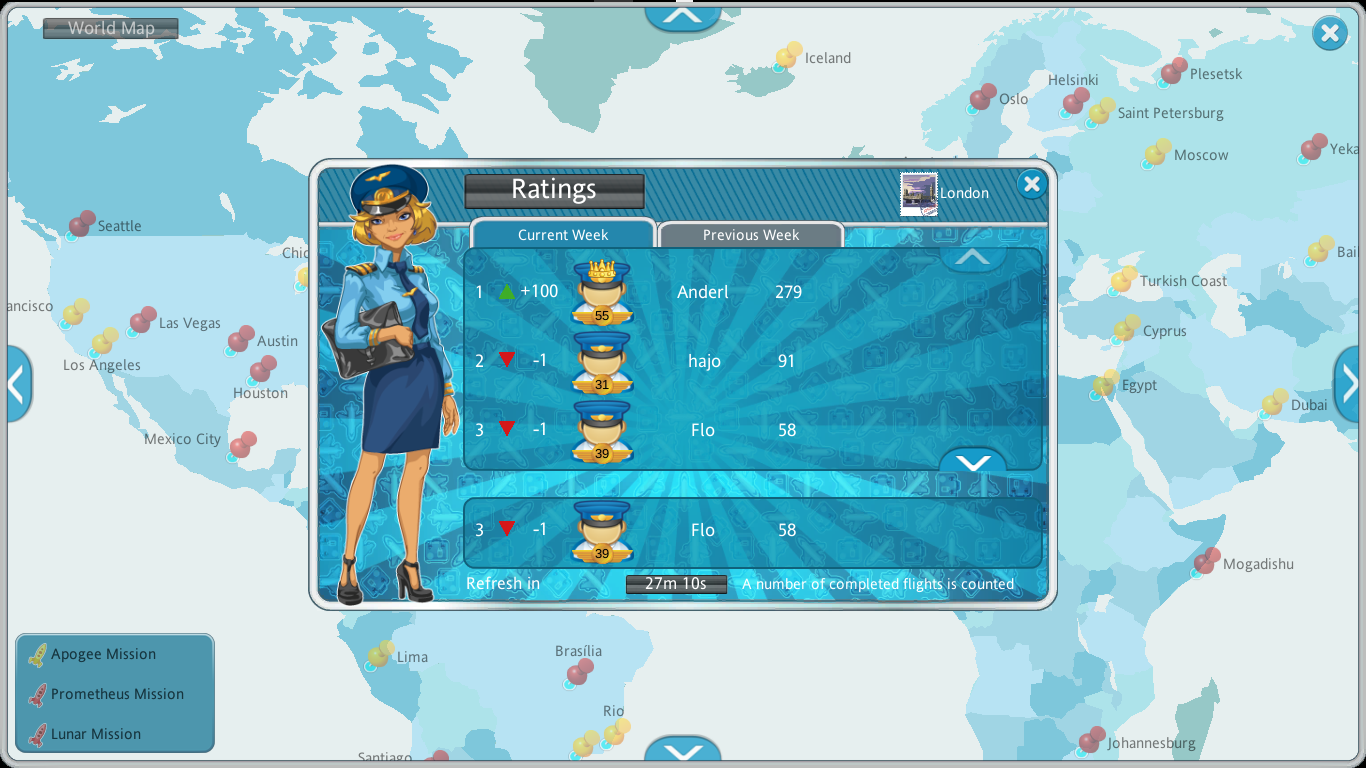1366x768 pixels.
Task: Pan the world map downward
Action: coord(683,752)
